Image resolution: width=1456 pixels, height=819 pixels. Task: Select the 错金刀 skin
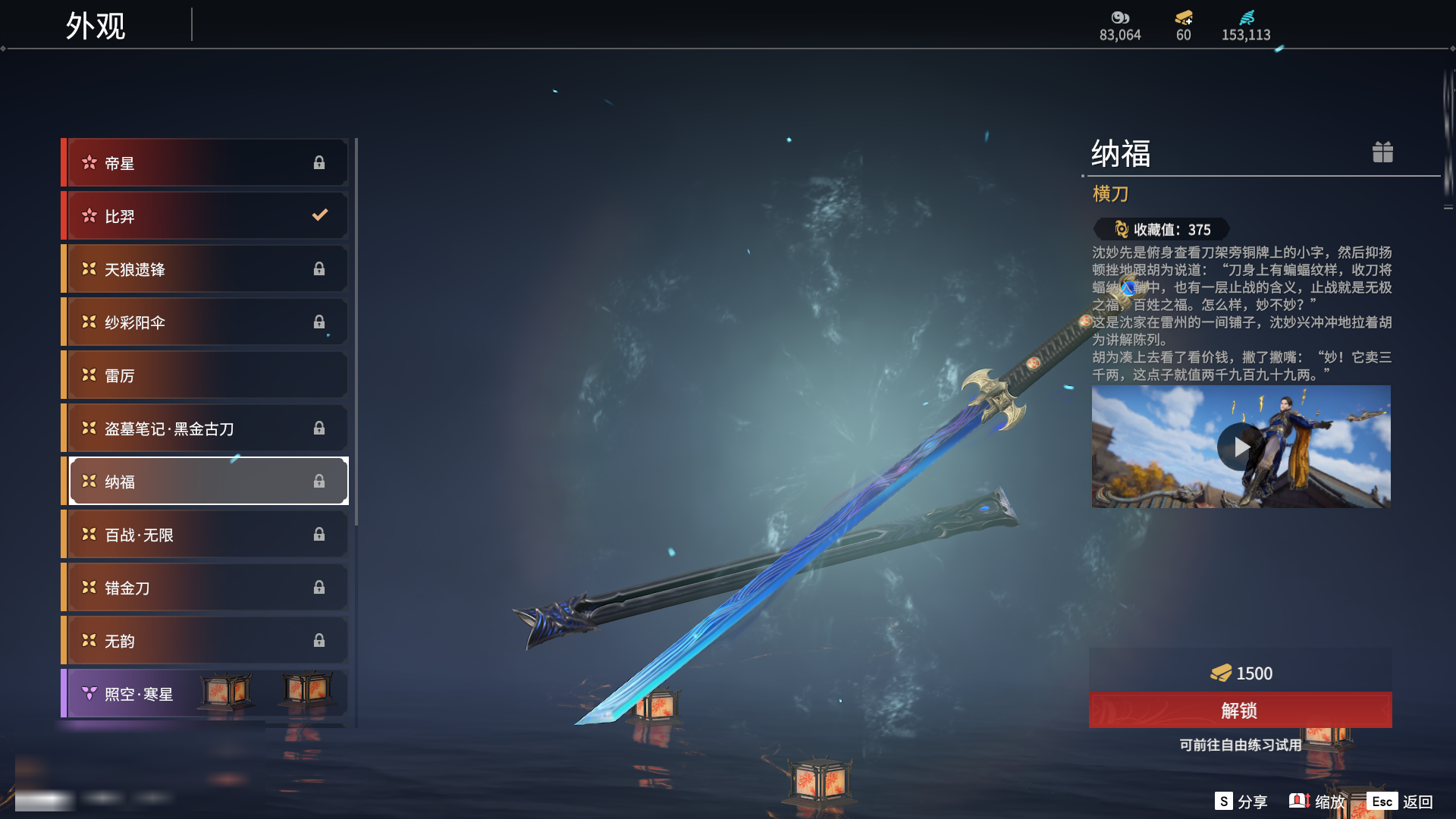(206, 588)
